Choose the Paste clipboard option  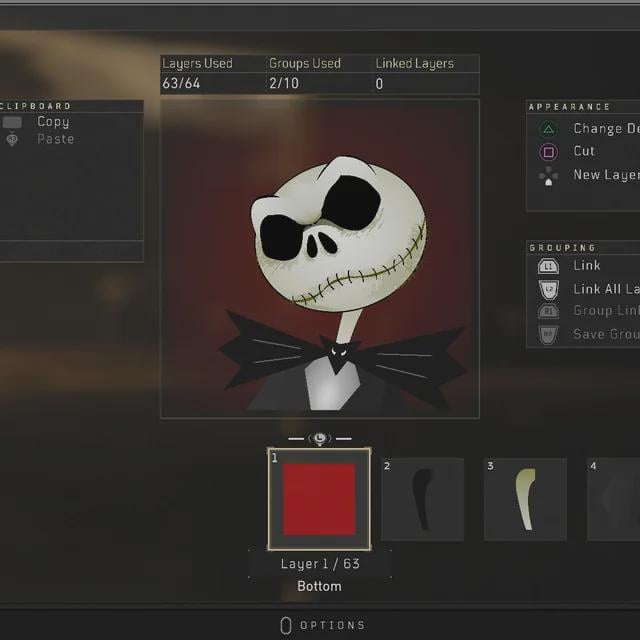coord(55,139)
